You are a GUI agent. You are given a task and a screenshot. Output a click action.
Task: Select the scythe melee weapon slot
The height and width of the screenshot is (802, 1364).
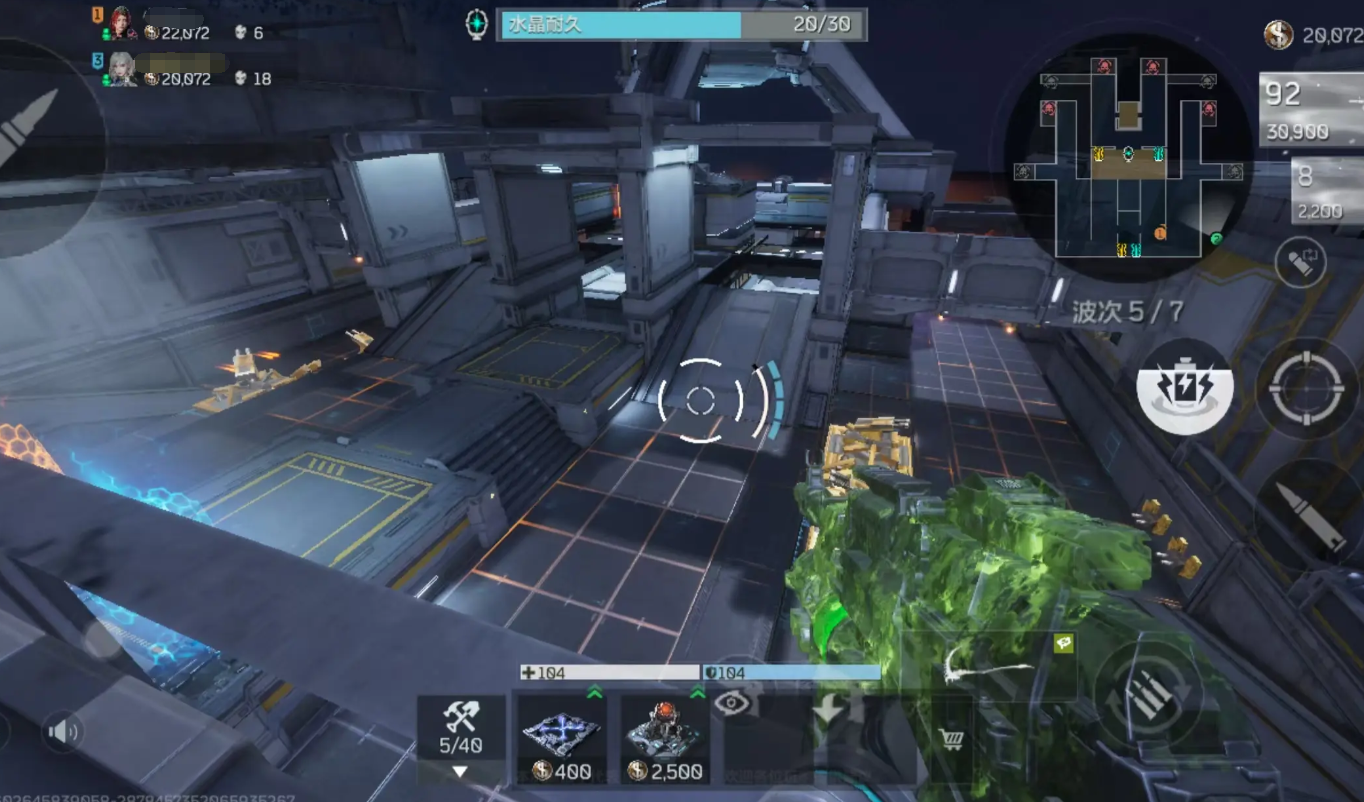pos(988,663)
